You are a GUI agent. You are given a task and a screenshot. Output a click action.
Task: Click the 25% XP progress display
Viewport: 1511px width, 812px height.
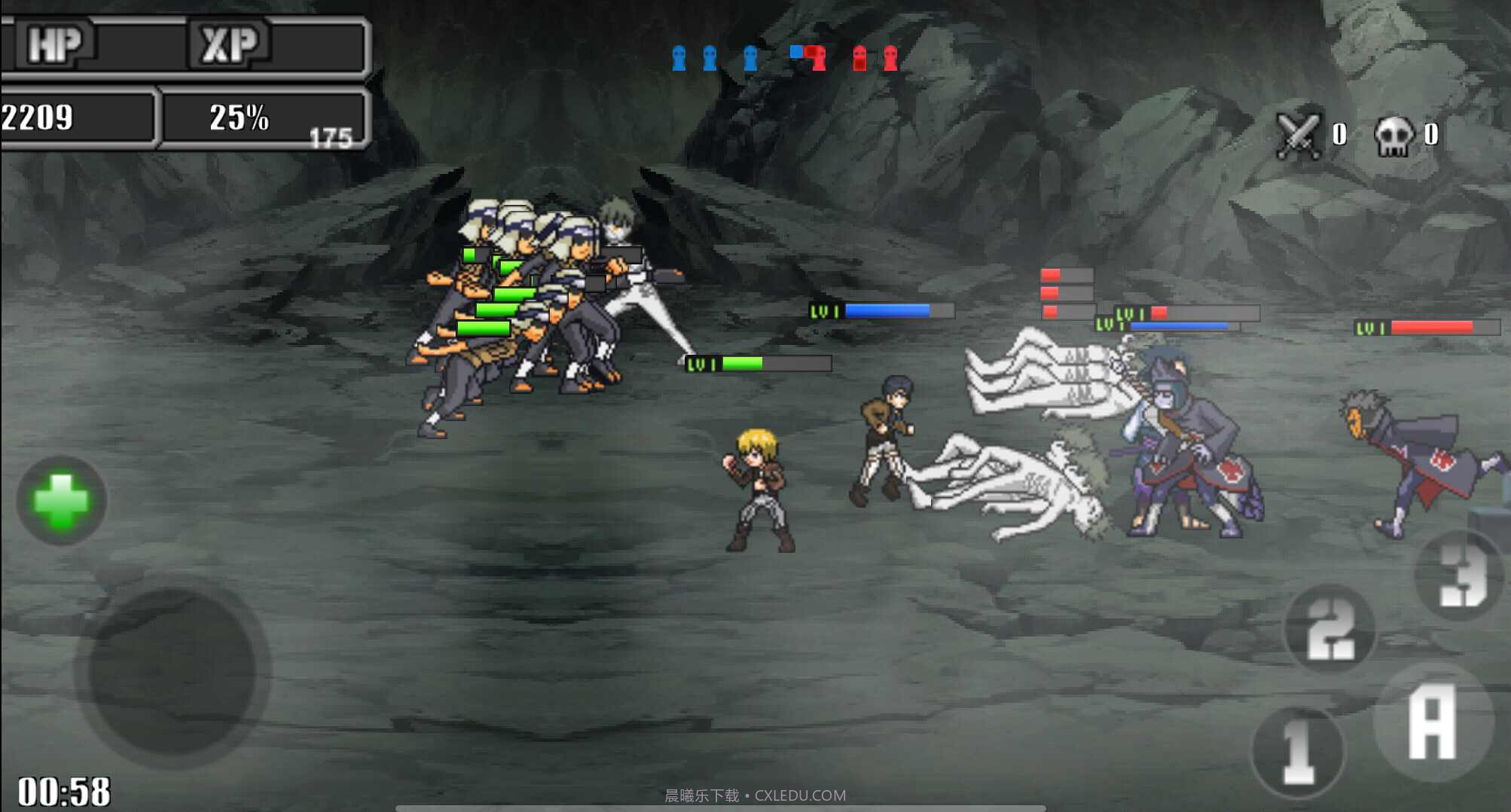[x=237, y=117]
